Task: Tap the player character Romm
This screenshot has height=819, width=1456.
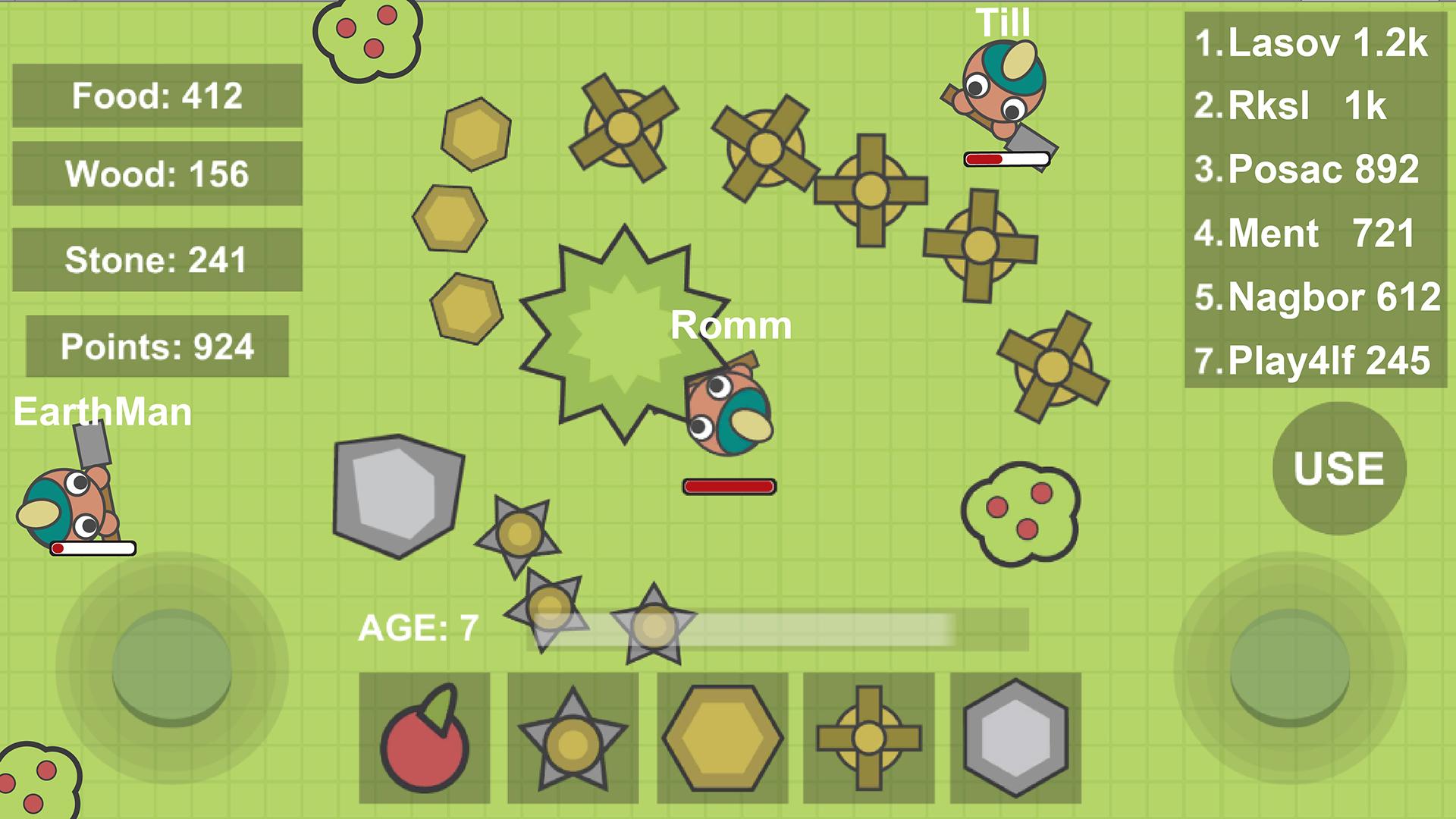Action: pos(730,413)
